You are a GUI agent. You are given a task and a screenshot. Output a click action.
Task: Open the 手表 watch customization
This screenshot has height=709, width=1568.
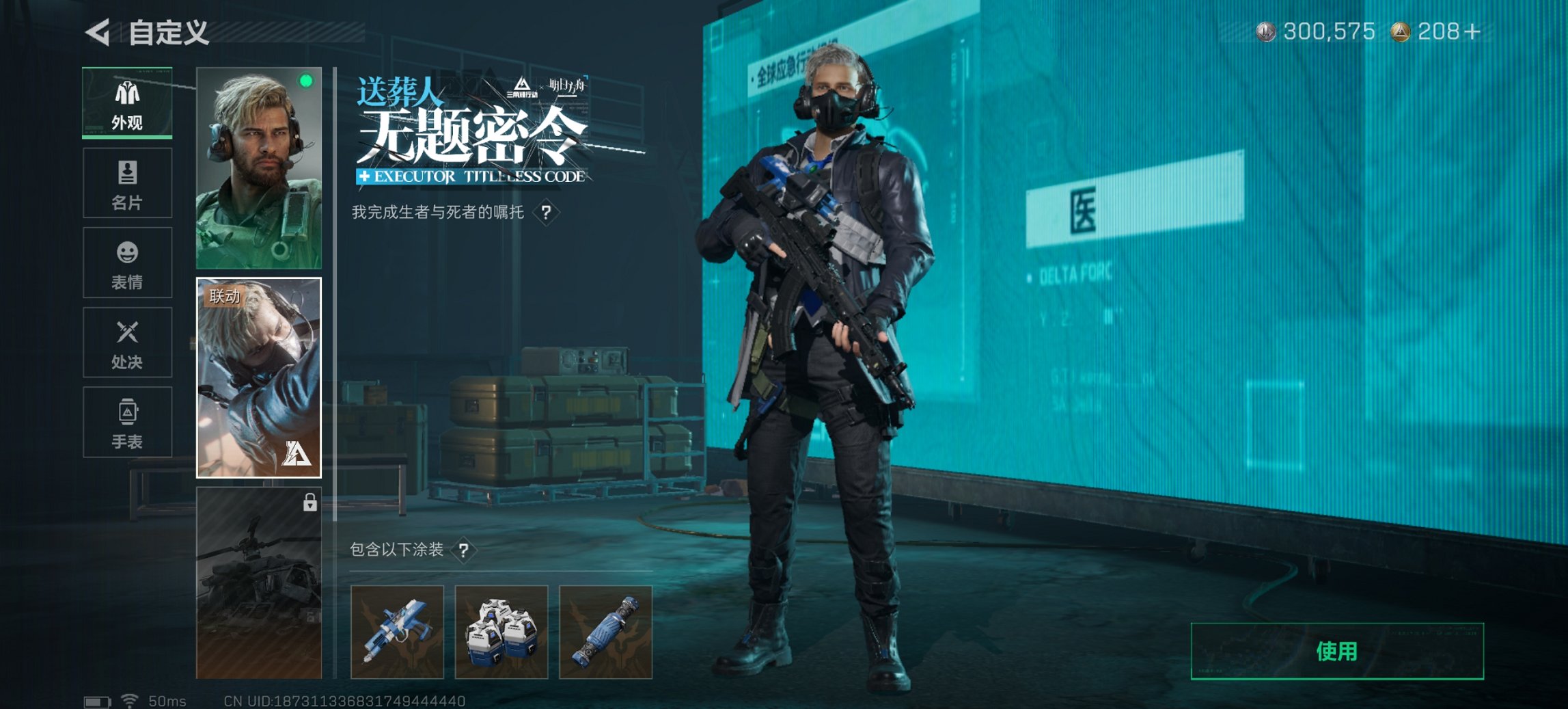pos(126,424)
